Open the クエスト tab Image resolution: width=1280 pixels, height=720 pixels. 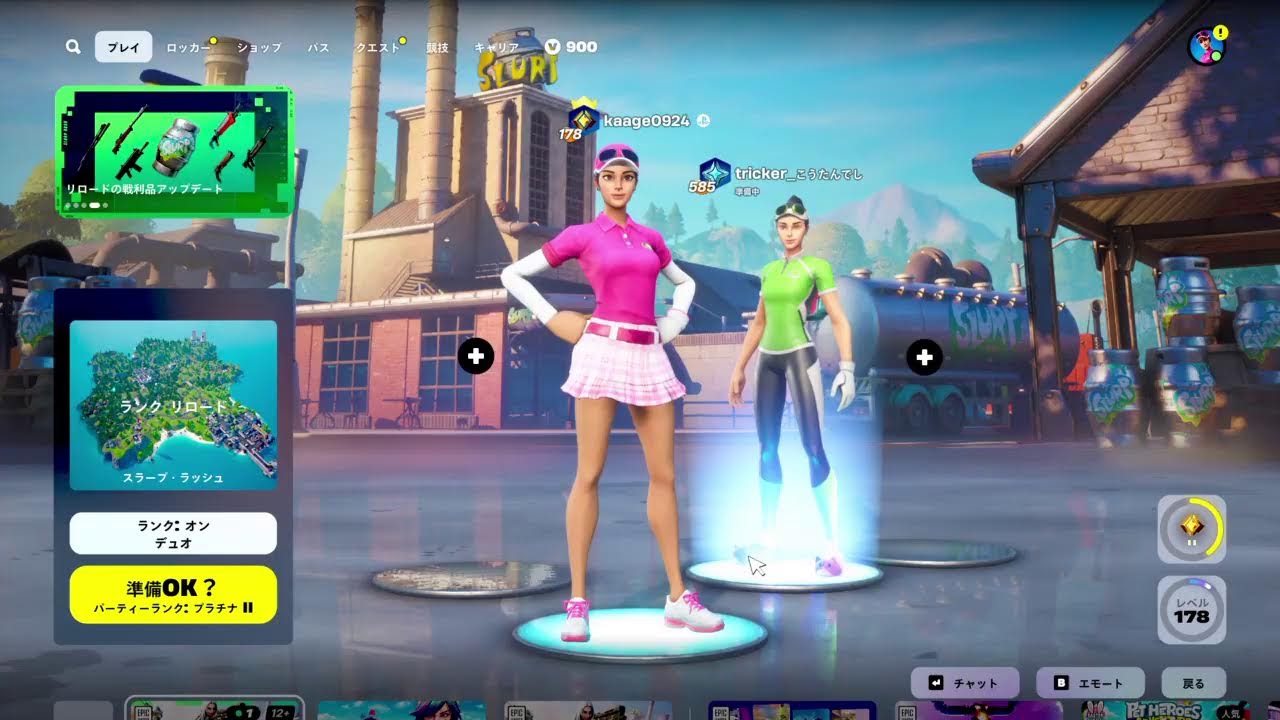378,47
